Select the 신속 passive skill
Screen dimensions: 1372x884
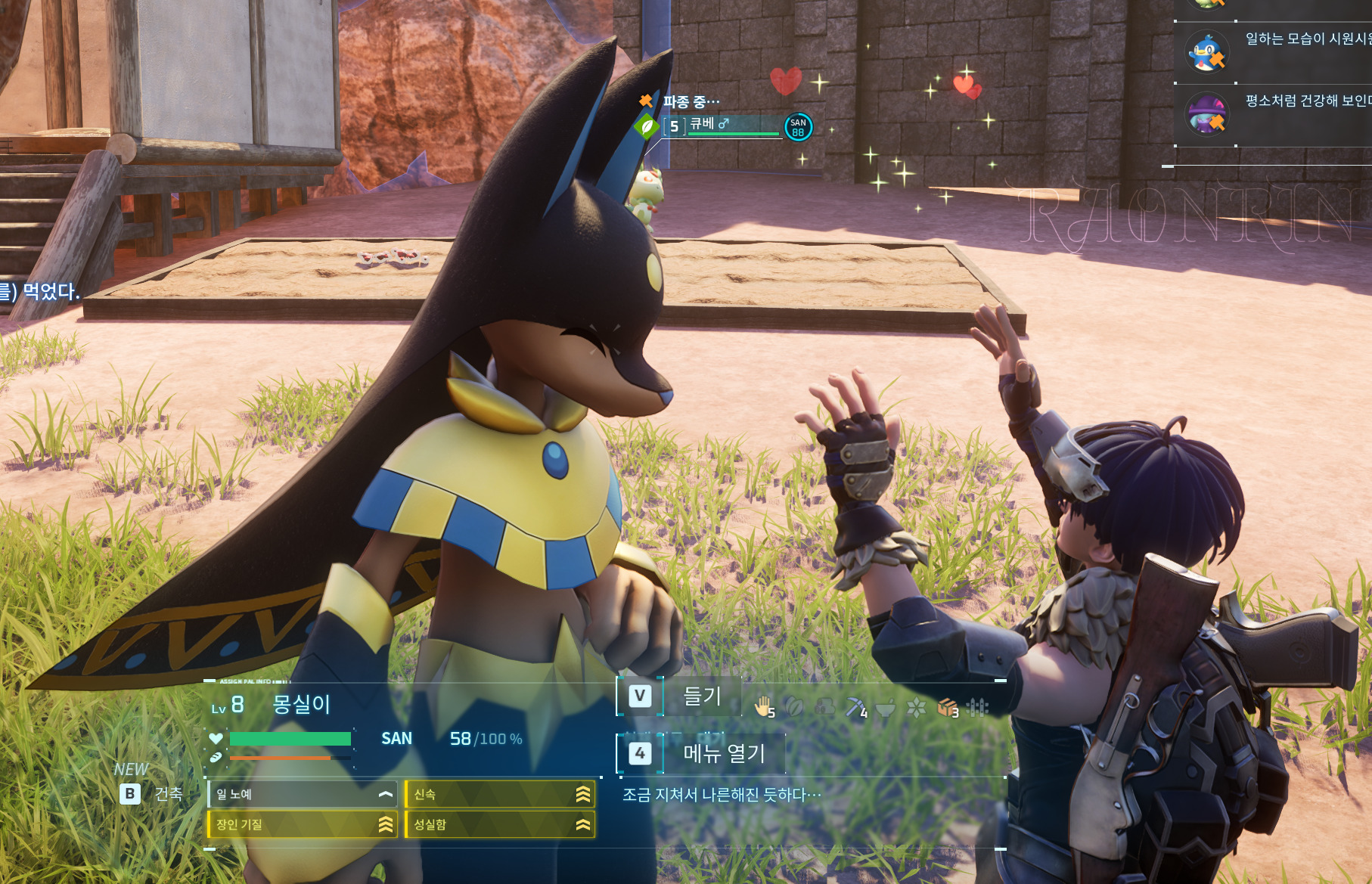click(500, 794)
